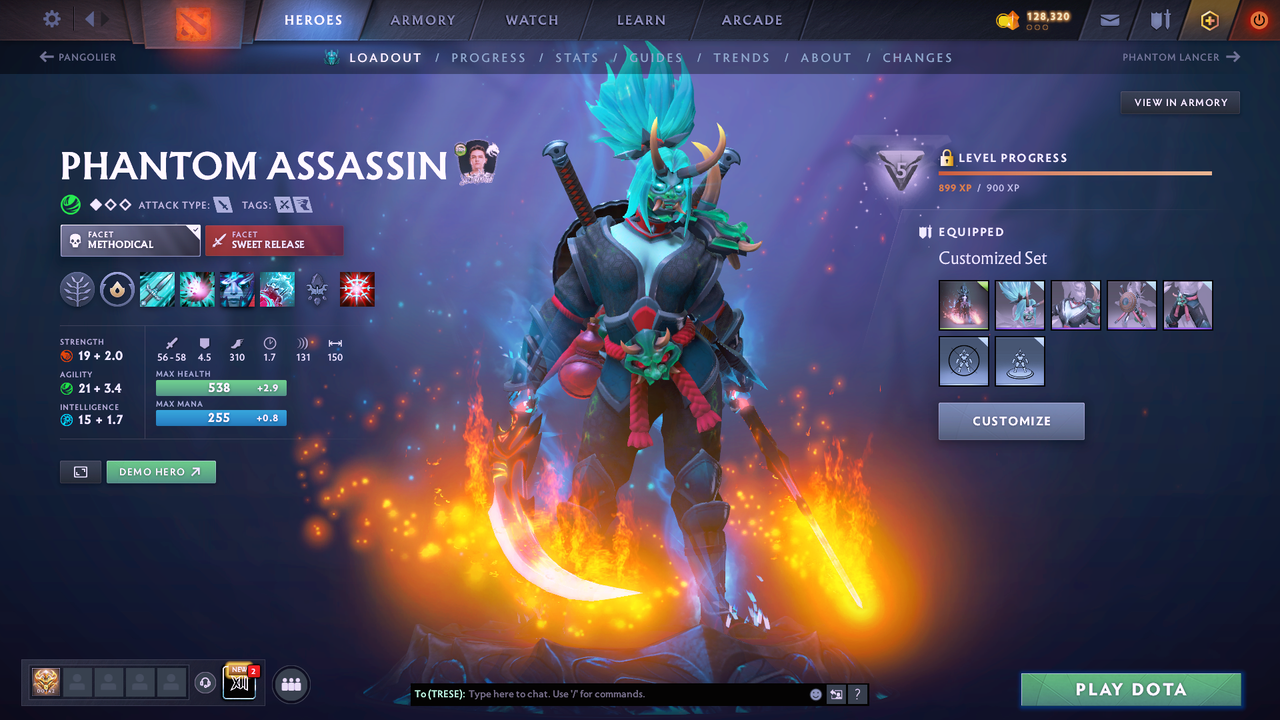Select the Coup de Grace ultimate ability
Screen dimensions: 1280x720
coord(357,289)
